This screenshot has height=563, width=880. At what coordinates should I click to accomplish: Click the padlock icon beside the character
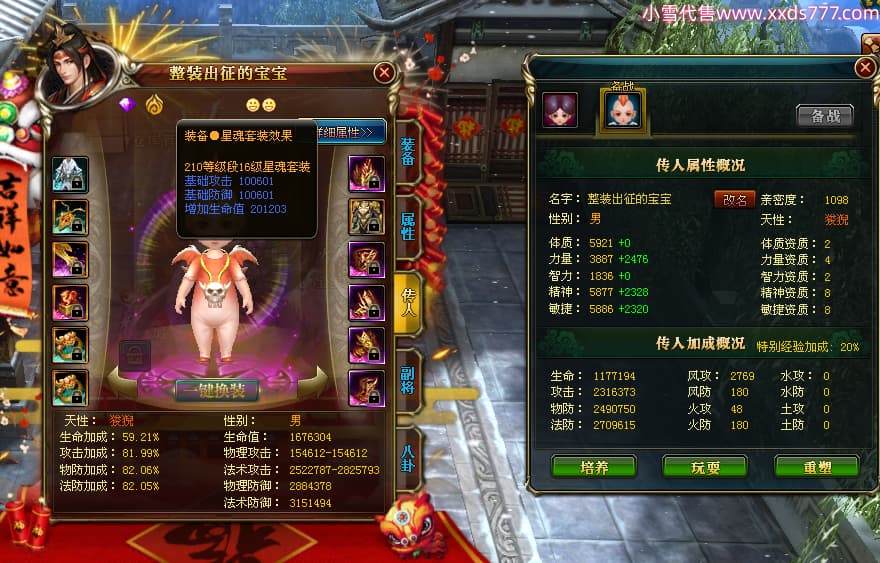(x=135, y=353)
